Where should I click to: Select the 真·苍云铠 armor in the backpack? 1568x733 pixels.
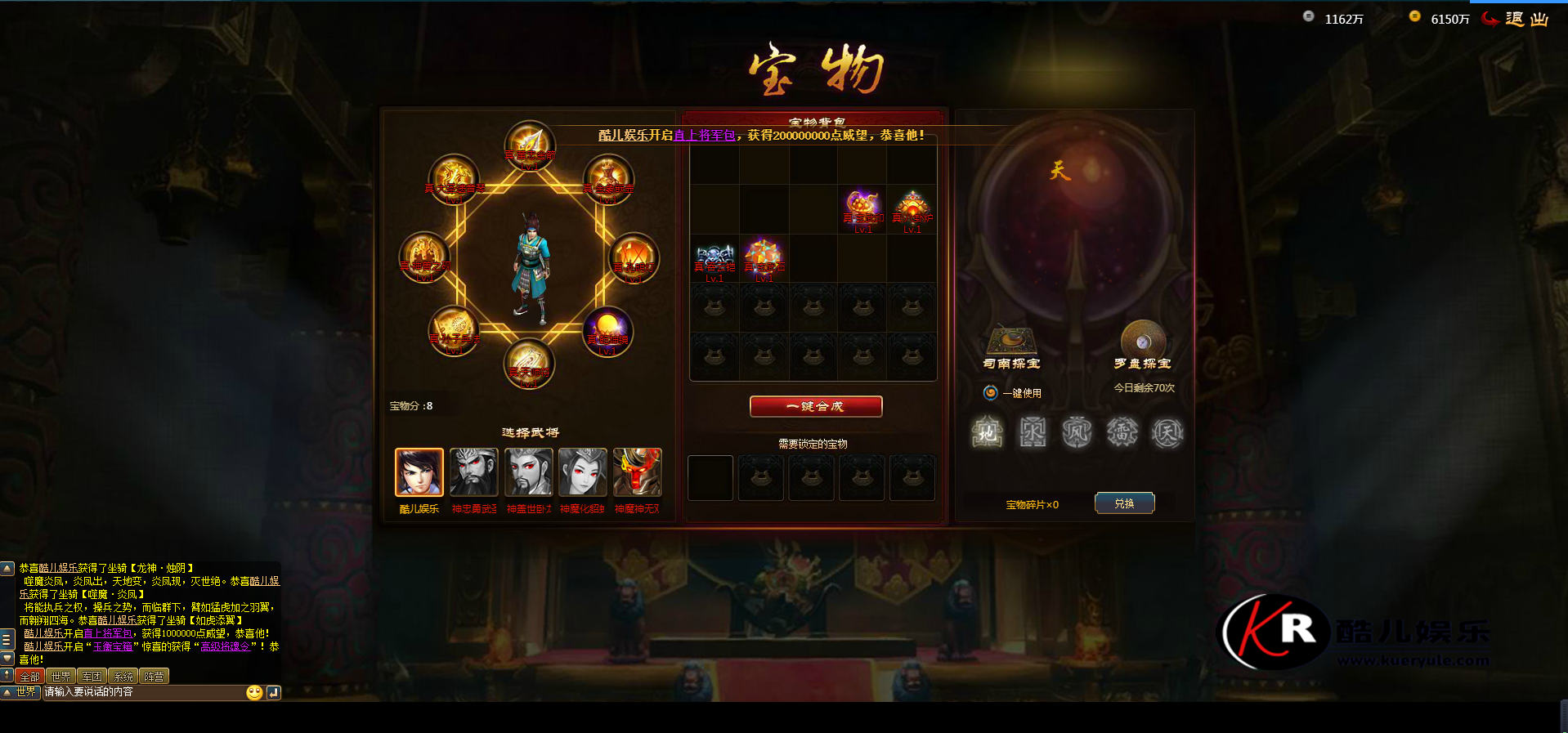coord(715,258)
